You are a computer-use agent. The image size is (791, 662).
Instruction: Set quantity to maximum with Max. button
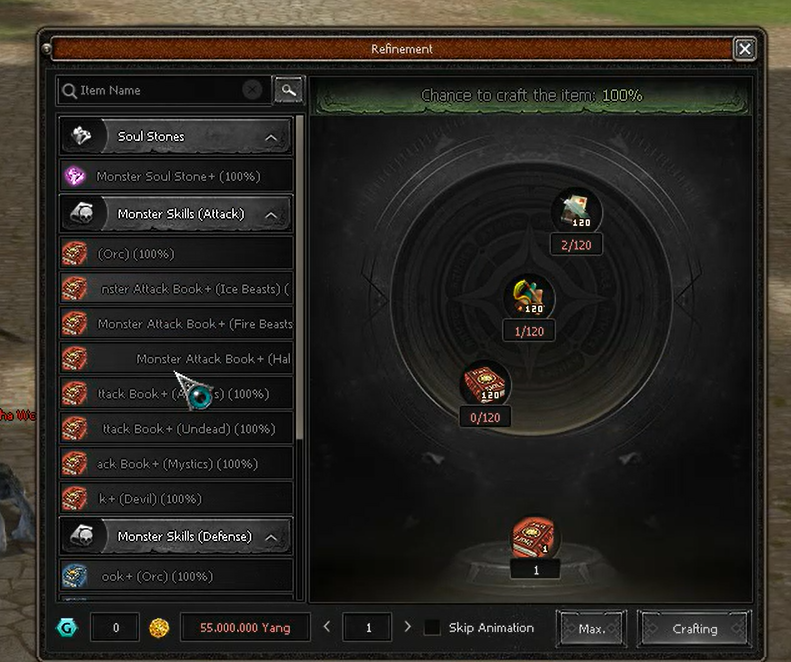(591, 629)
